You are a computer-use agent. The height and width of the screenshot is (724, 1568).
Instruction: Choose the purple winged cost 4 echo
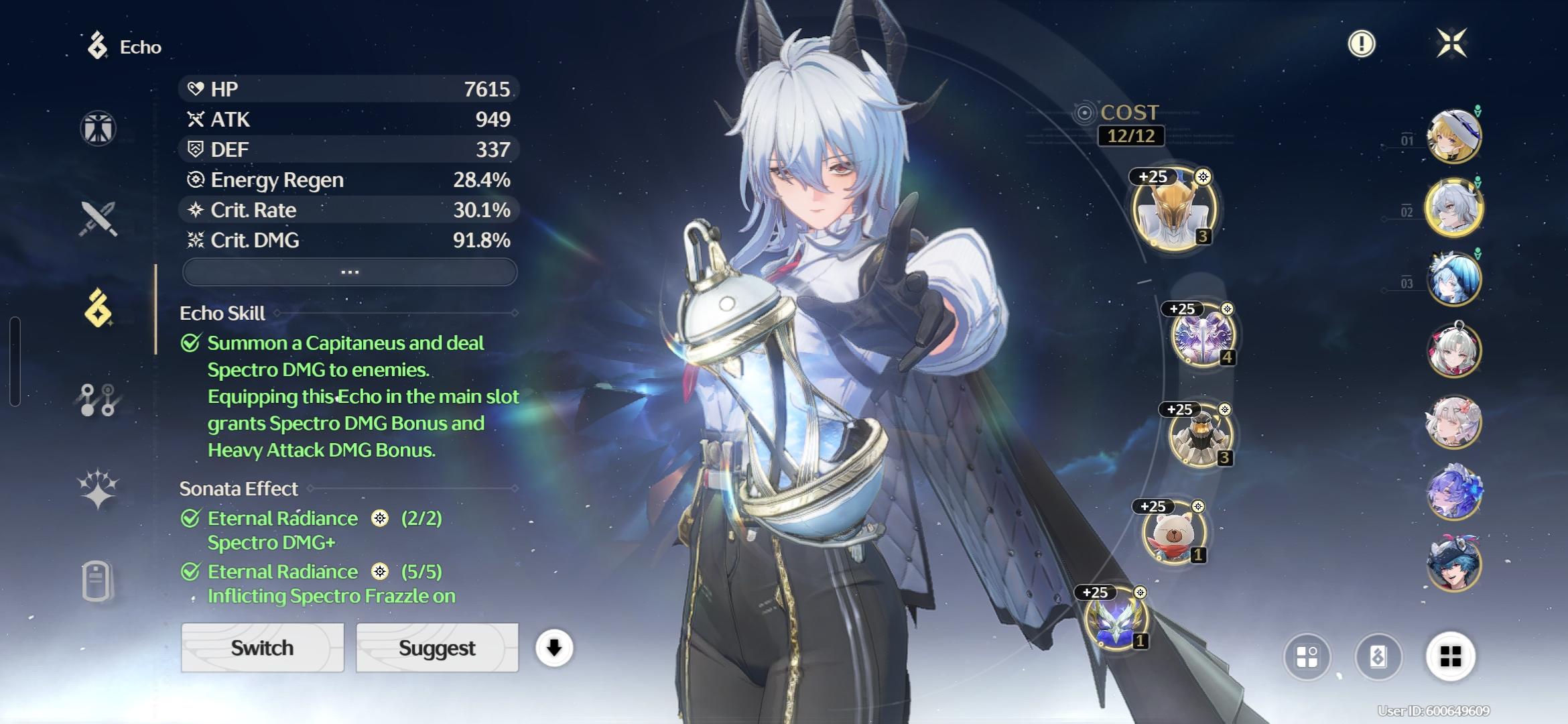point(1203,337)
